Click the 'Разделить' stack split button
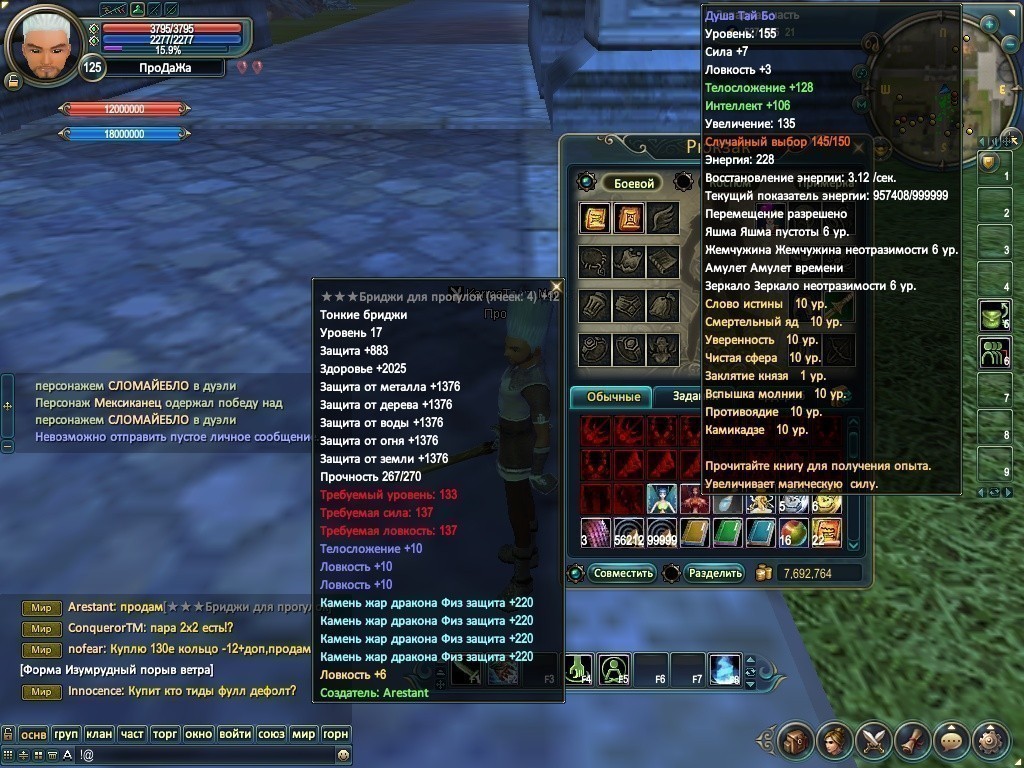This screenshot has height=768, width=1024. (x=715, y=573)
